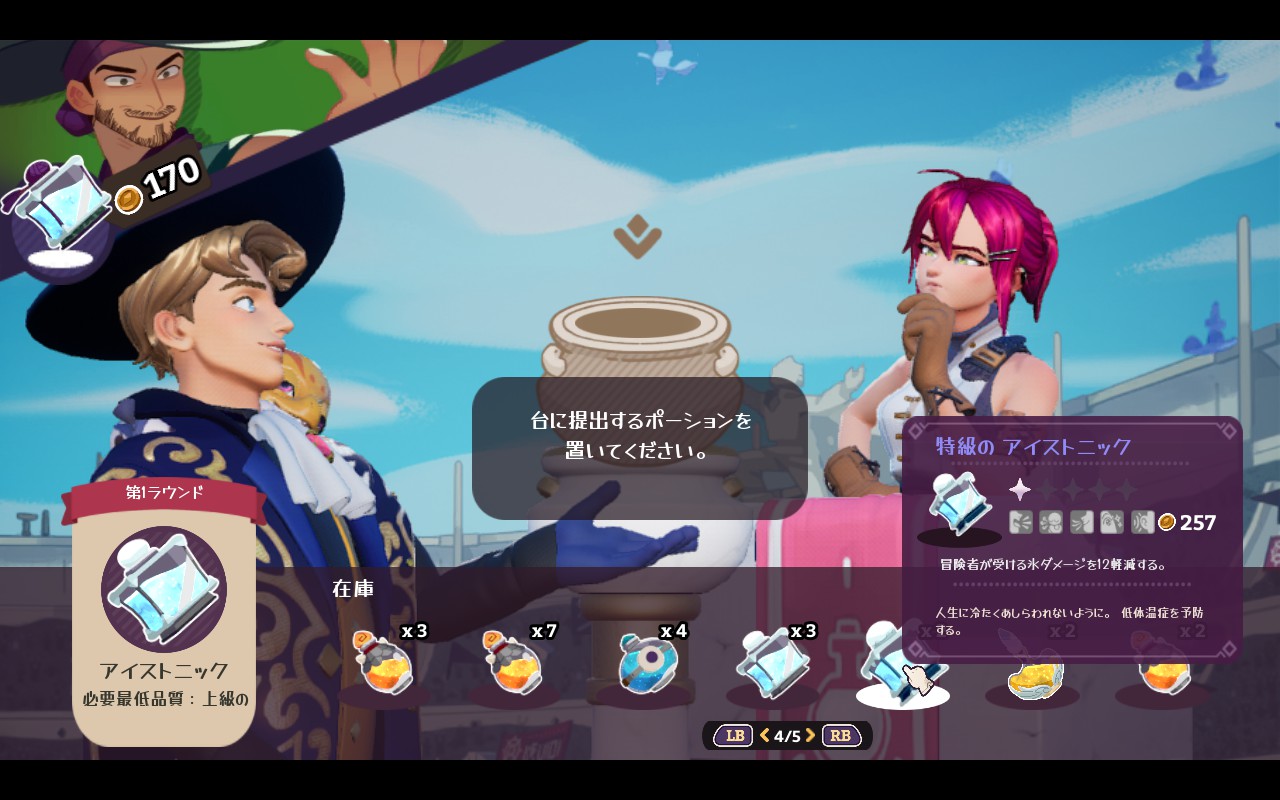Pick the round blue potion stack x4
Image resolution: width=1280 pixels, height=800 pixels.
pos(645,664)
